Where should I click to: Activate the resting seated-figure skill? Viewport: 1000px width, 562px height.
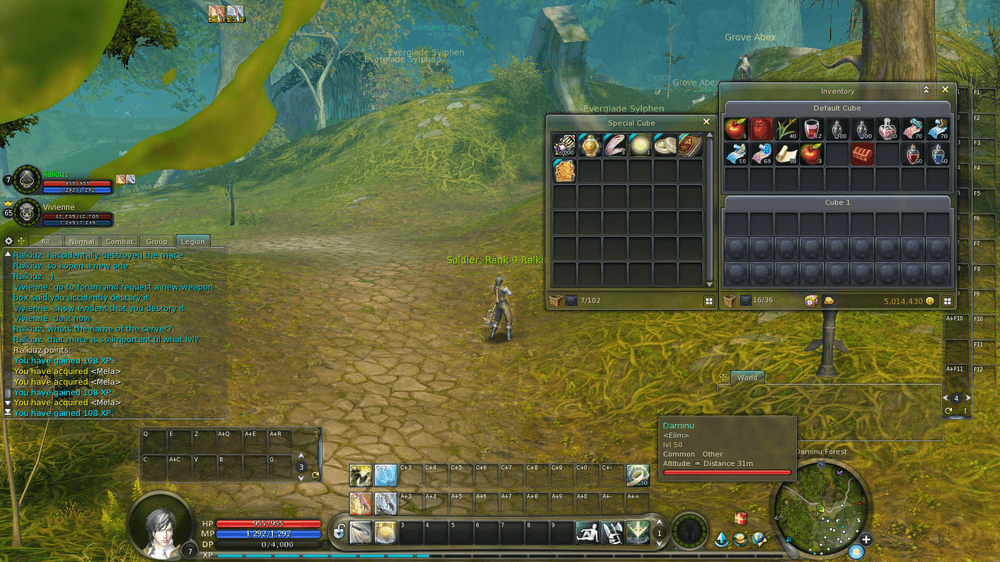point(586,532)
